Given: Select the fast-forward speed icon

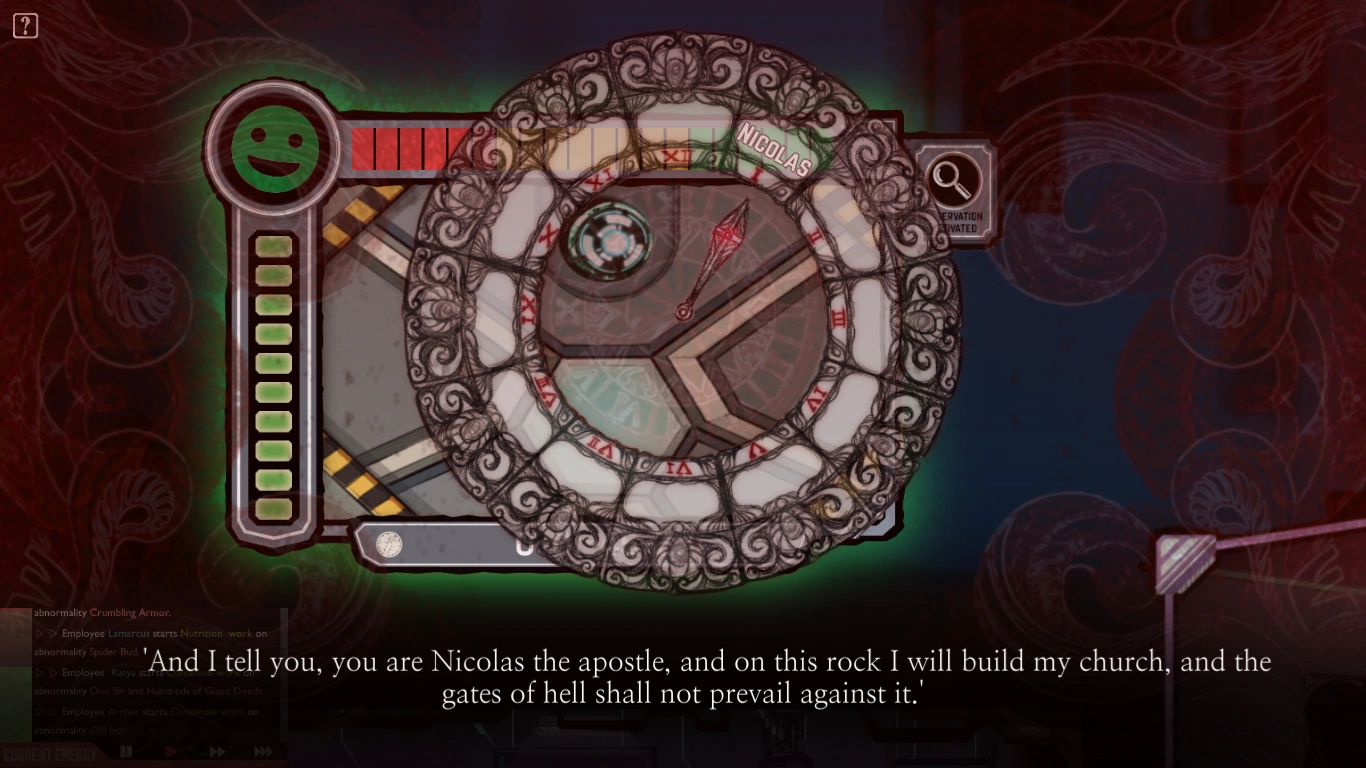Looking at the screenshot, I should coord(216,751).
